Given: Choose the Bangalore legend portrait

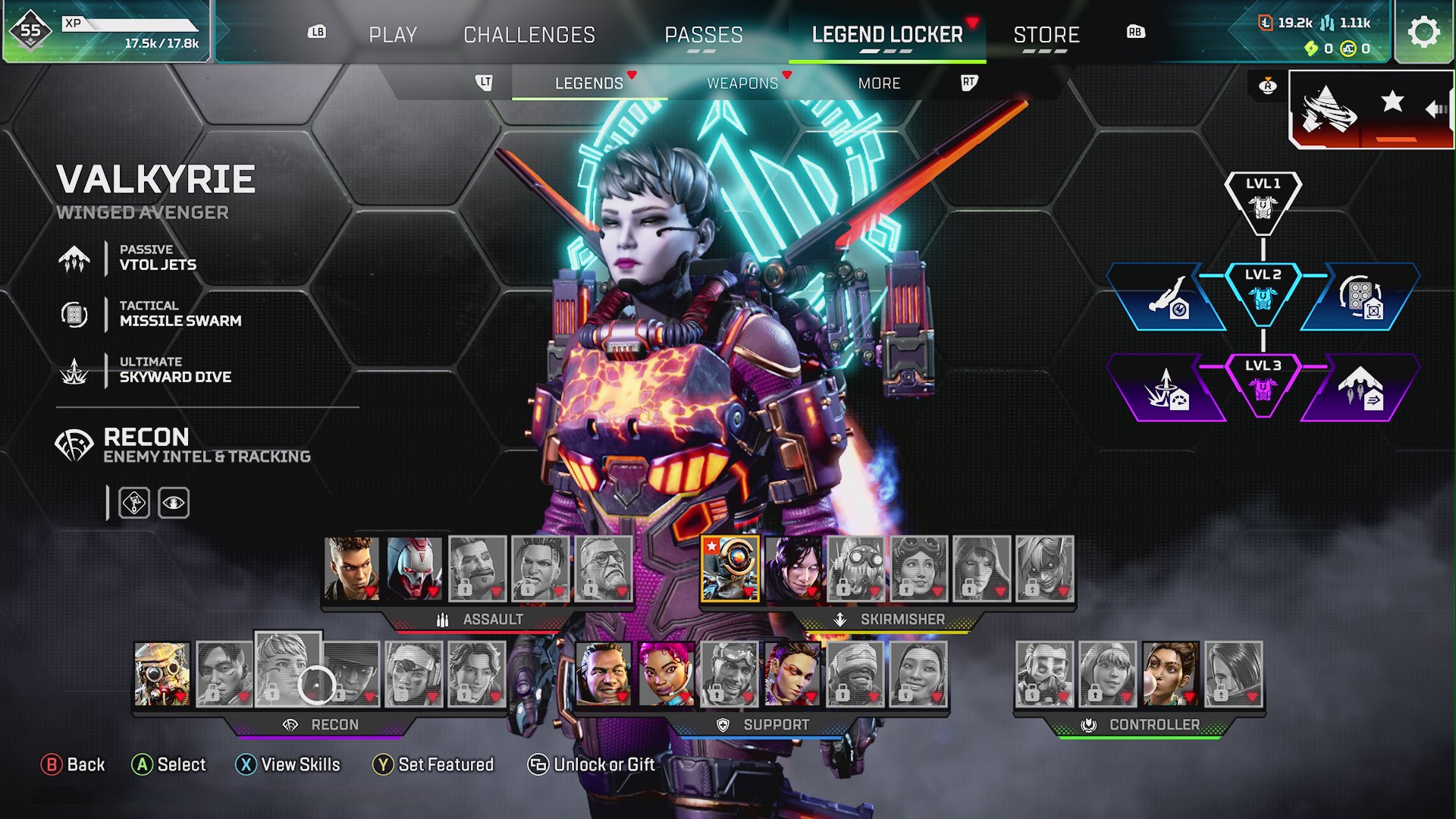Looking at the screenshot, I should pos(352,569).
